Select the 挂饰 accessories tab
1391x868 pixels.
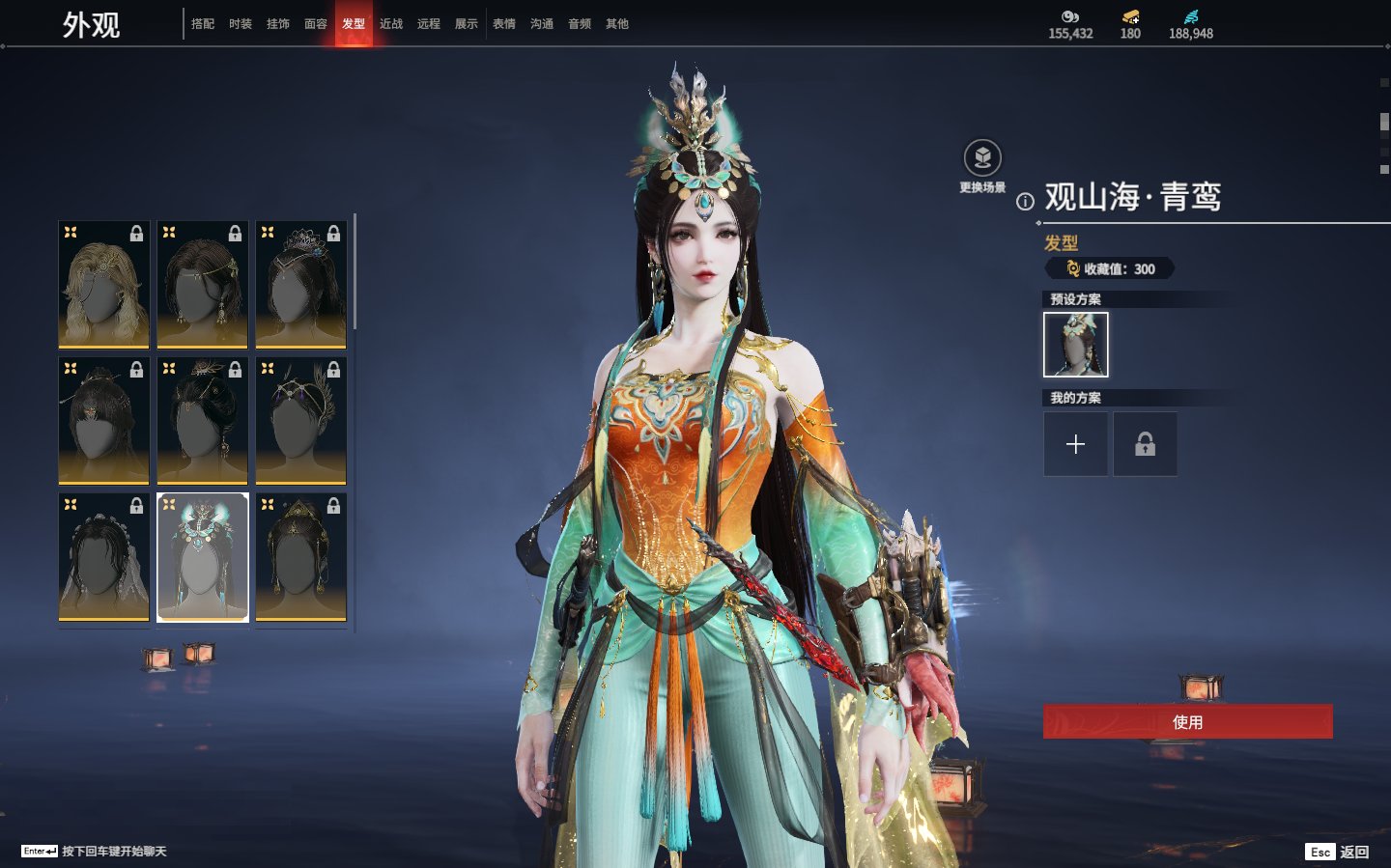[278, 24]
